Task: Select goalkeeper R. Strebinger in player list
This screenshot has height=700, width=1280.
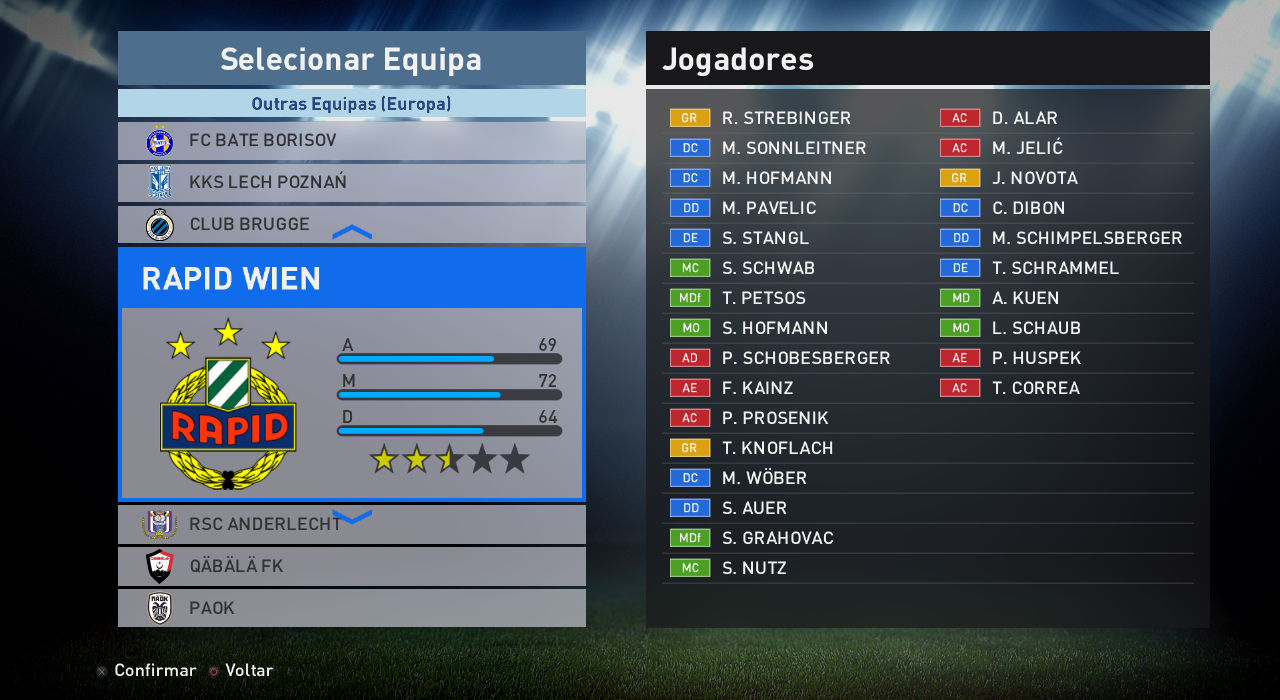Action: (x=786, y=118)
